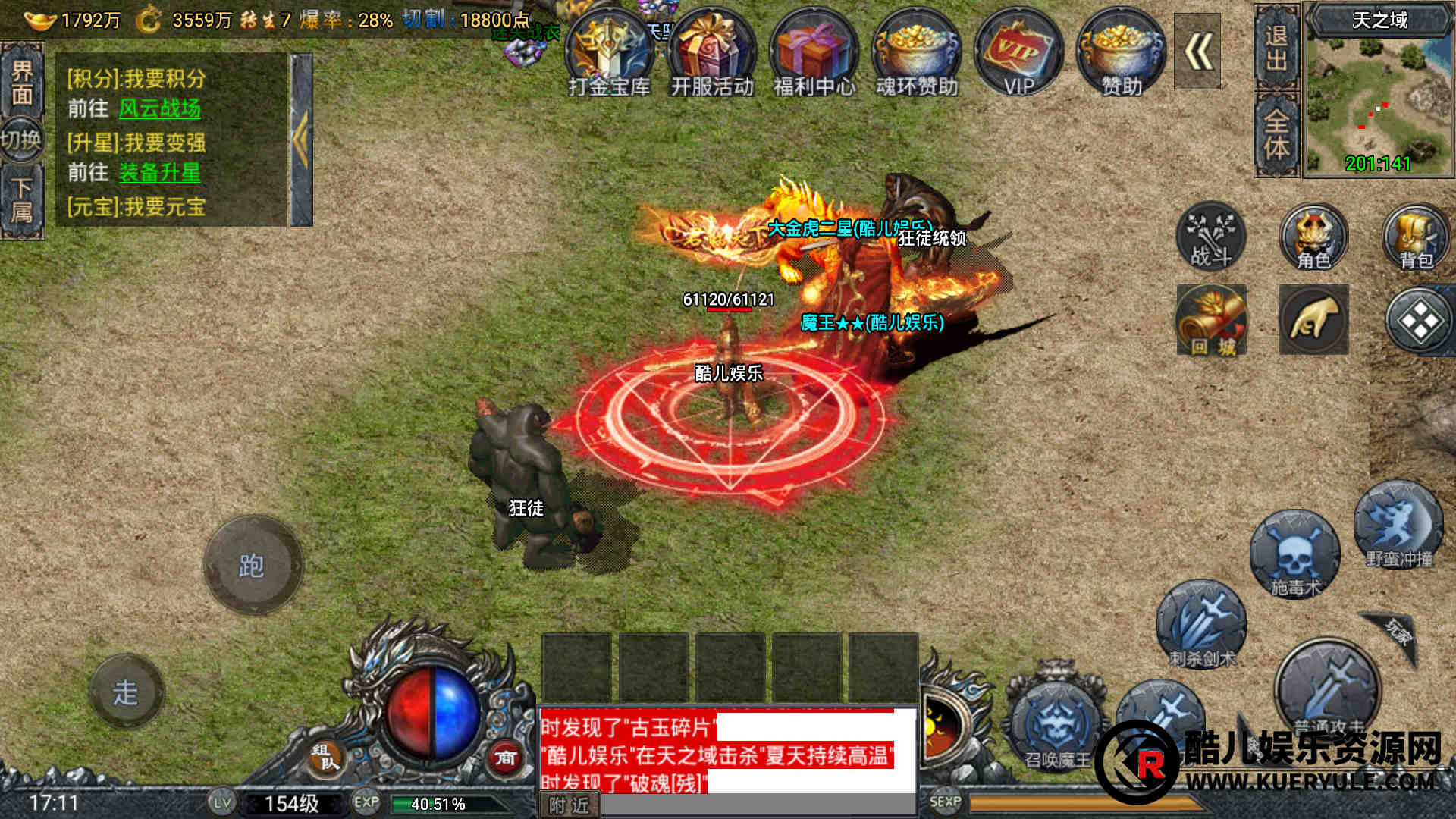The width and height of the screenshot is (1456, 819).
Task: Cast the 施毒术 poison skill
Action: click(1294, 554)
